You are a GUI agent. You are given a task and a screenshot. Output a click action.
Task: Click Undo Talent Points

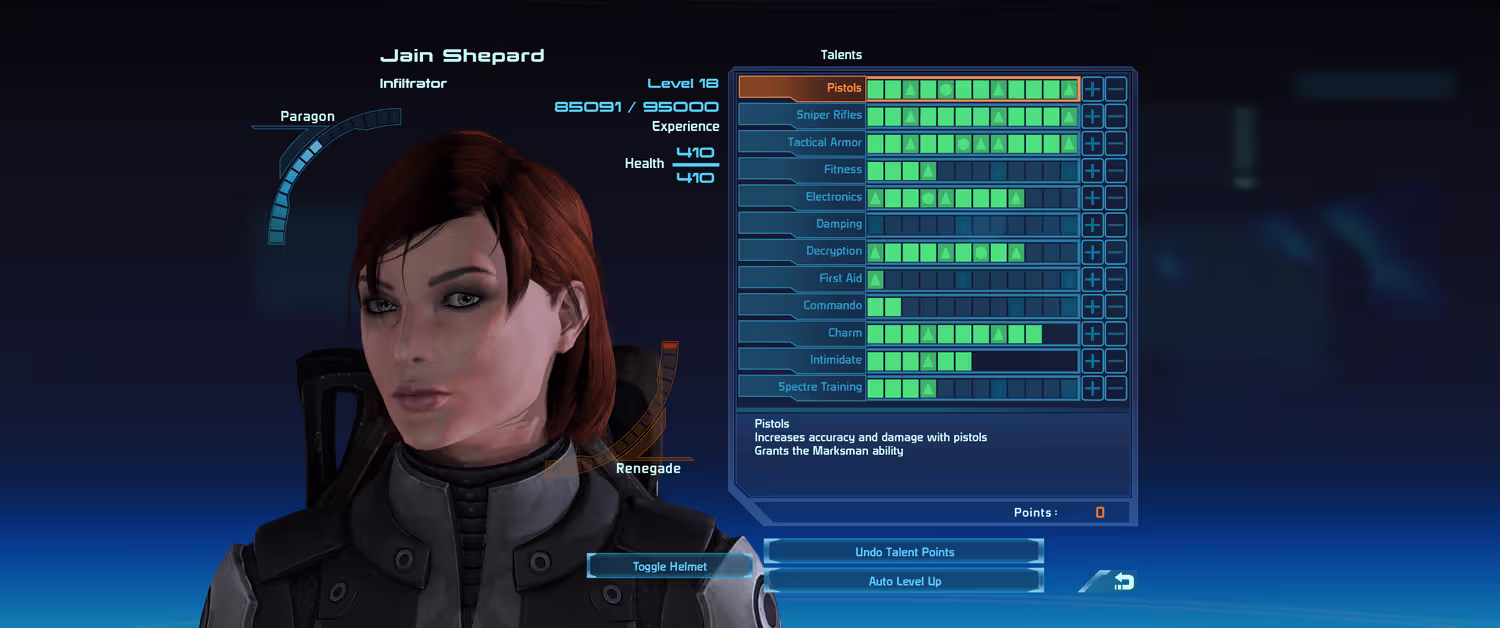(x=904, y=552)
